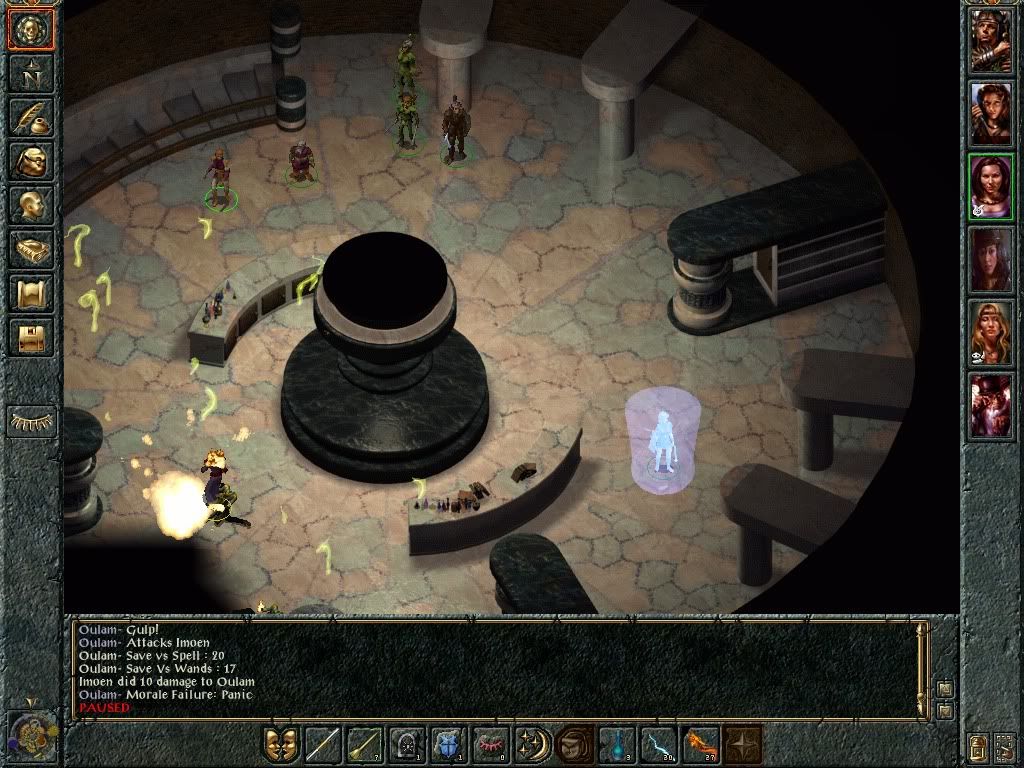The height and width of the screenshot is (768, 1024).
Task: Open the priest scroll button
Action: (x=31, y=293)
